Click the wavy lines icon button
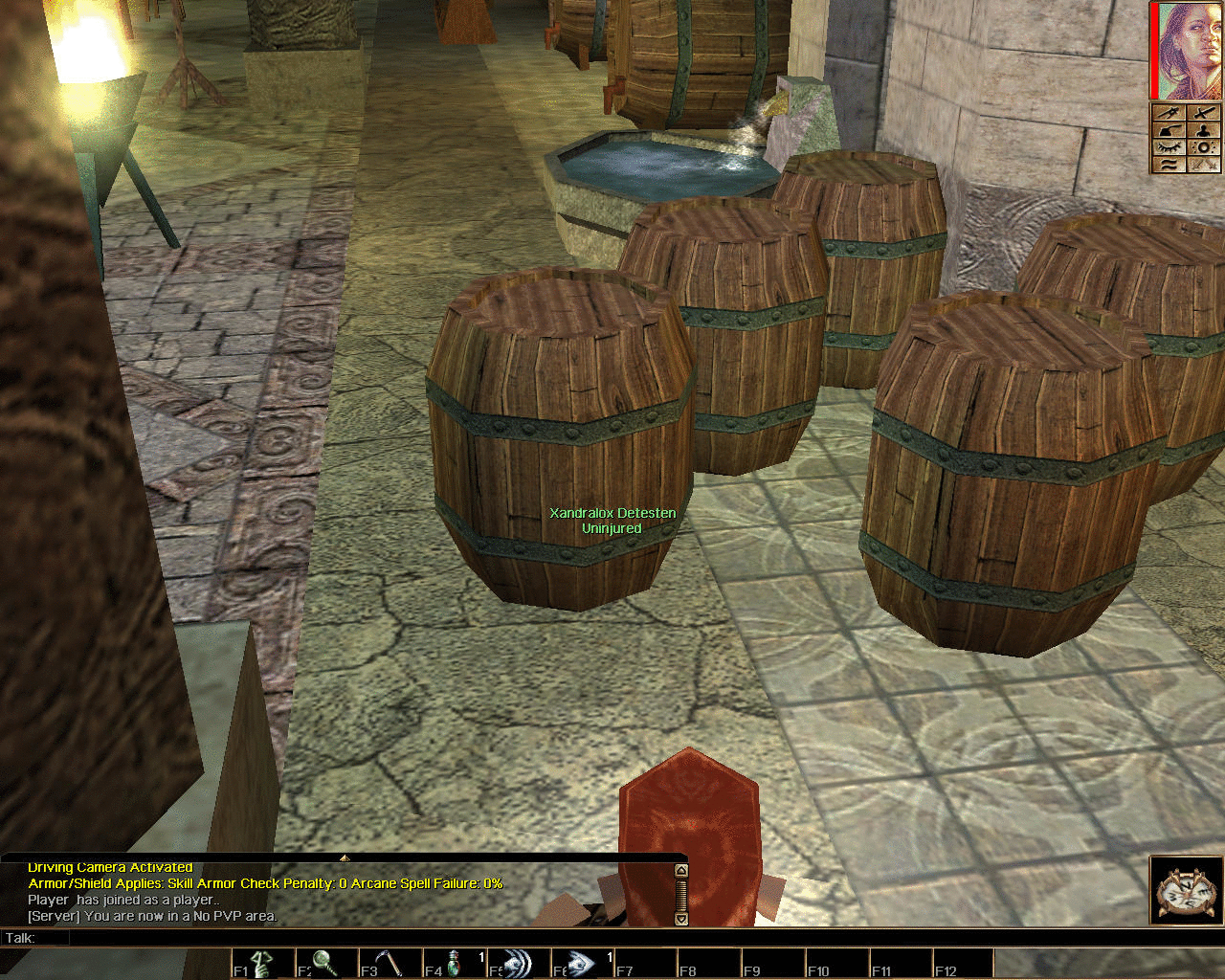Viewport: 1225px width, 980px height. tap(1169, 164)
